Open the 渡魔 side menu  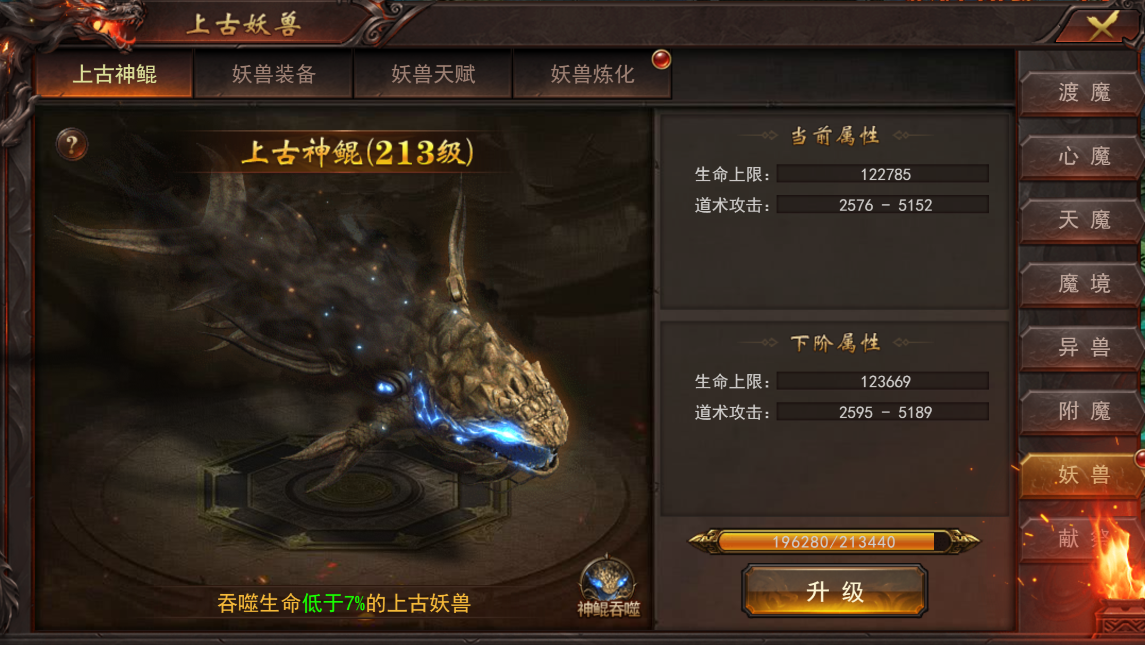[1084, 93]
